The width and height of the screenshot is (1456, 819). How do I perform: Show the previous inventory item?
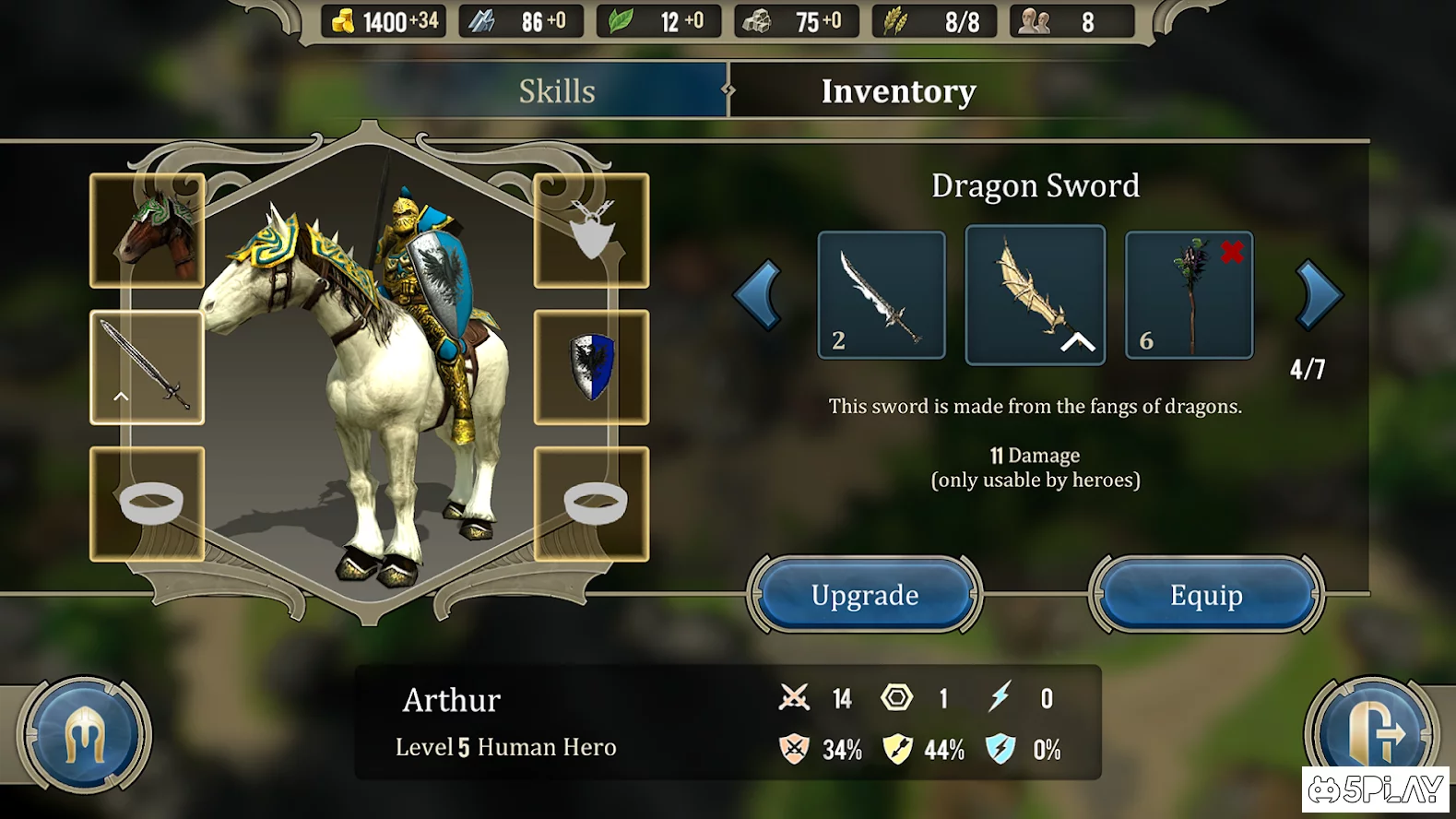click(758, 295)
